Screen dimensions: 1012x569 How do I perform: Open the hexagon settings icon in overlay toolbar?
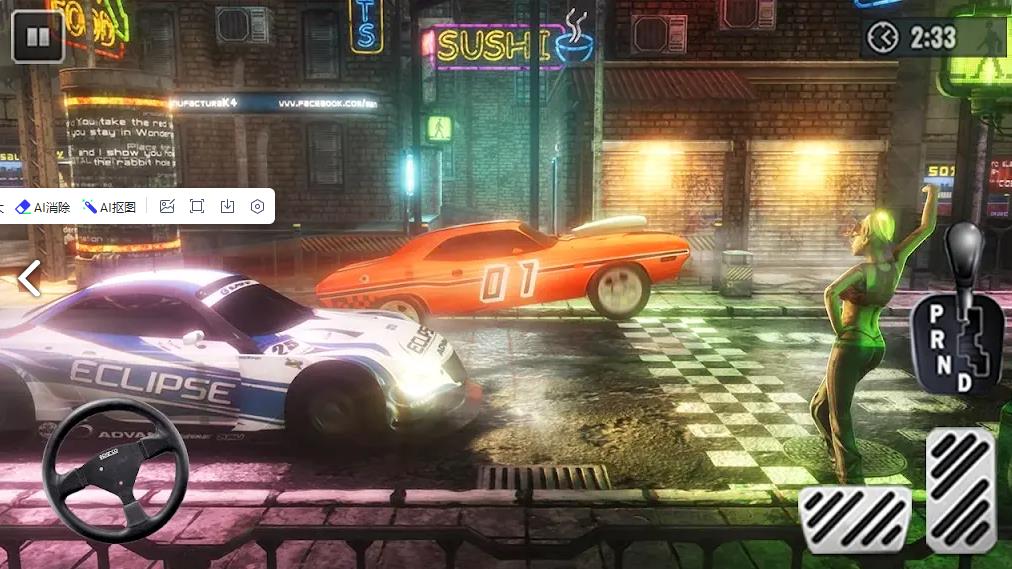(x=257, y=207)
